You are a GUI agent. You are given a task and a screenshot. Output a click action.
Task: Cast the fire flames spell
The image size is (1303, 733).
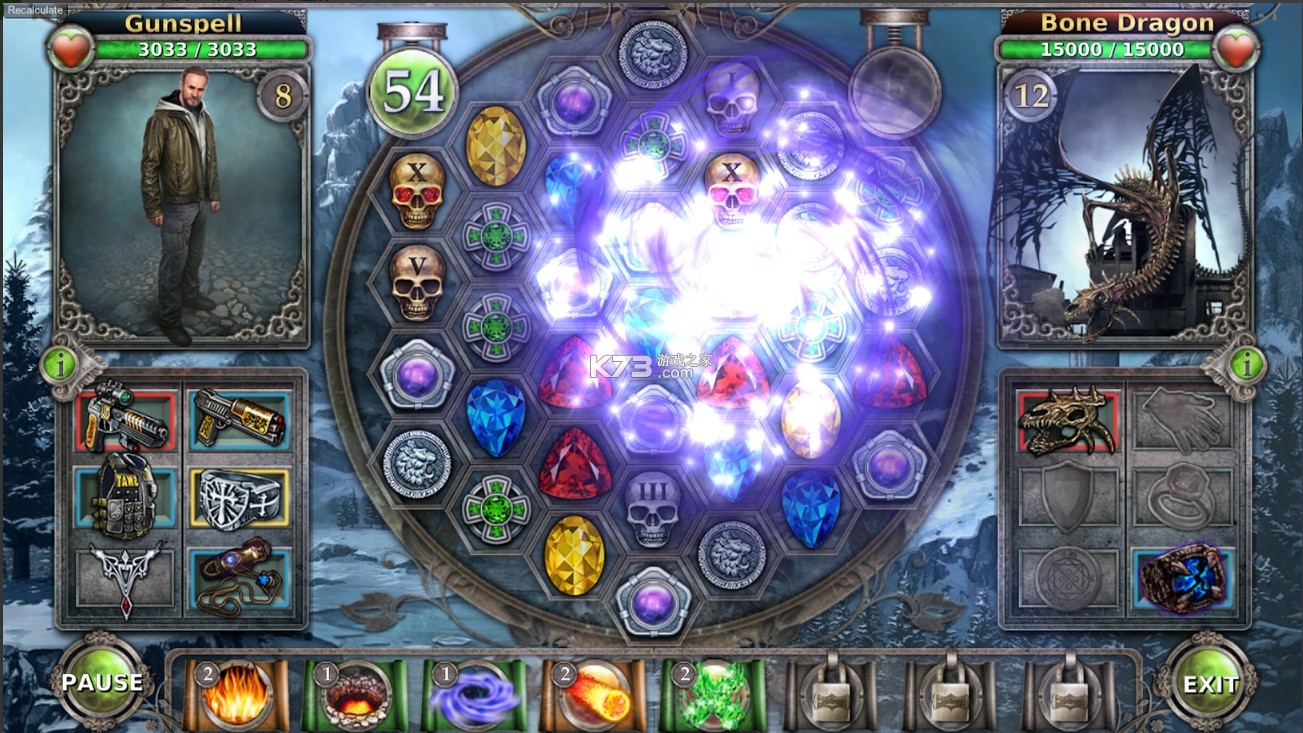(237, 695)
